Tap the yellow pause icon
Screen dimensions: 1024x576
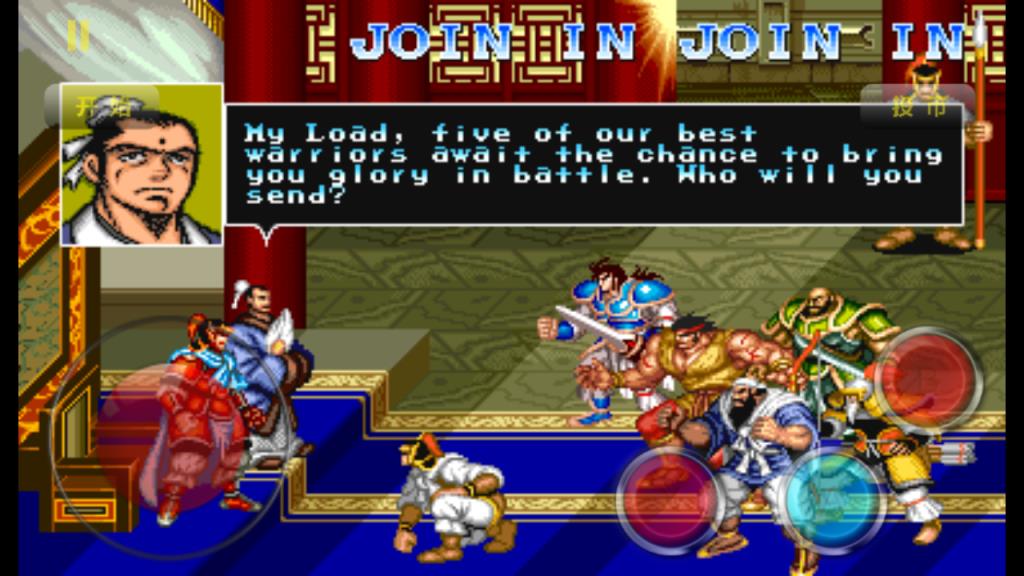[78, 36]
